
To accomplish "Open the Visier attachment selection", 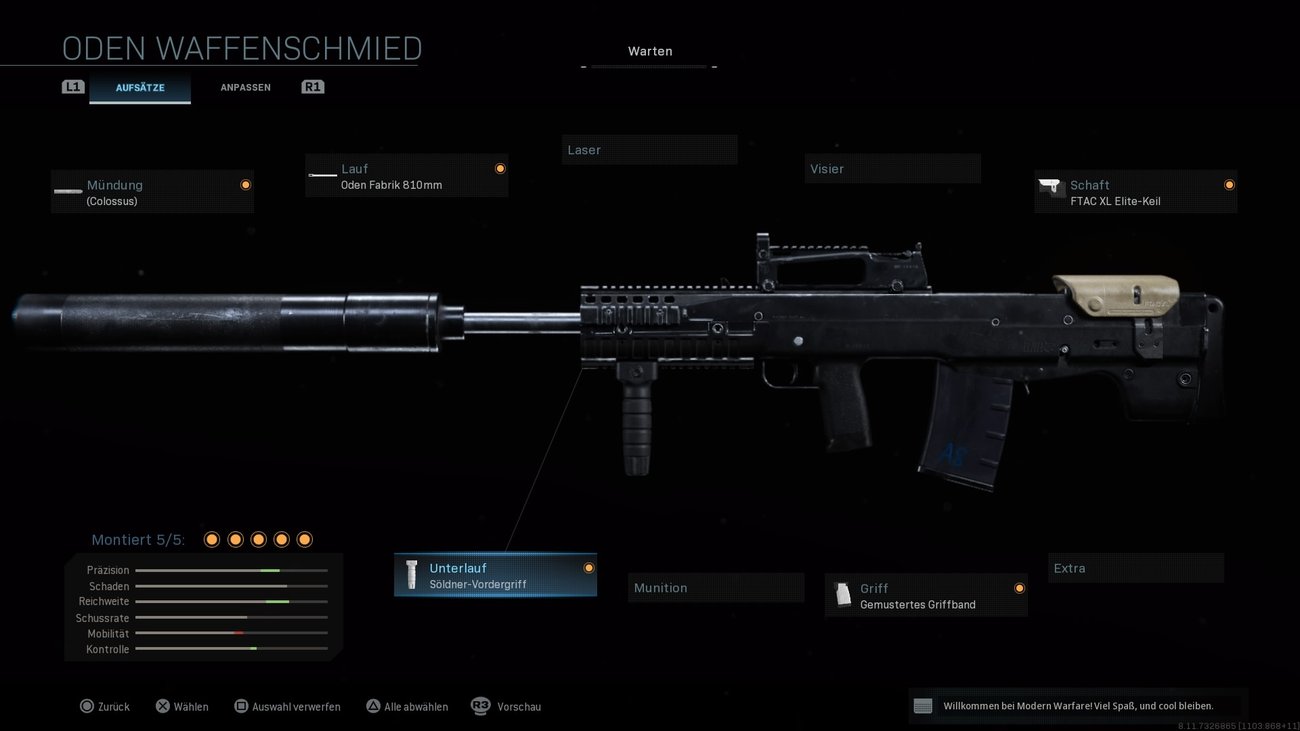I will coord(891,168).
